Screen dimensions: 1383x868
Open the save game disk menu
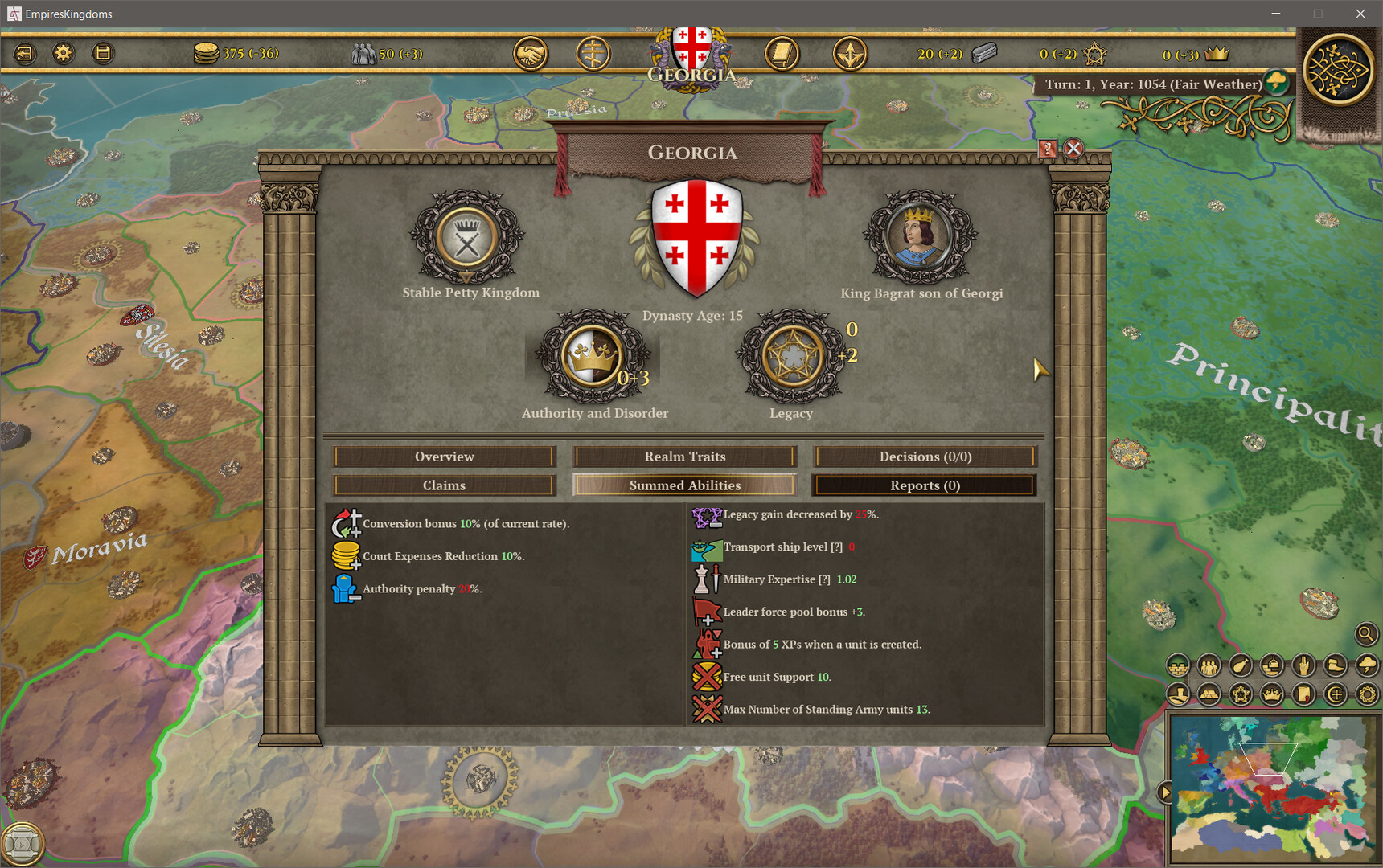pos(103,53)
